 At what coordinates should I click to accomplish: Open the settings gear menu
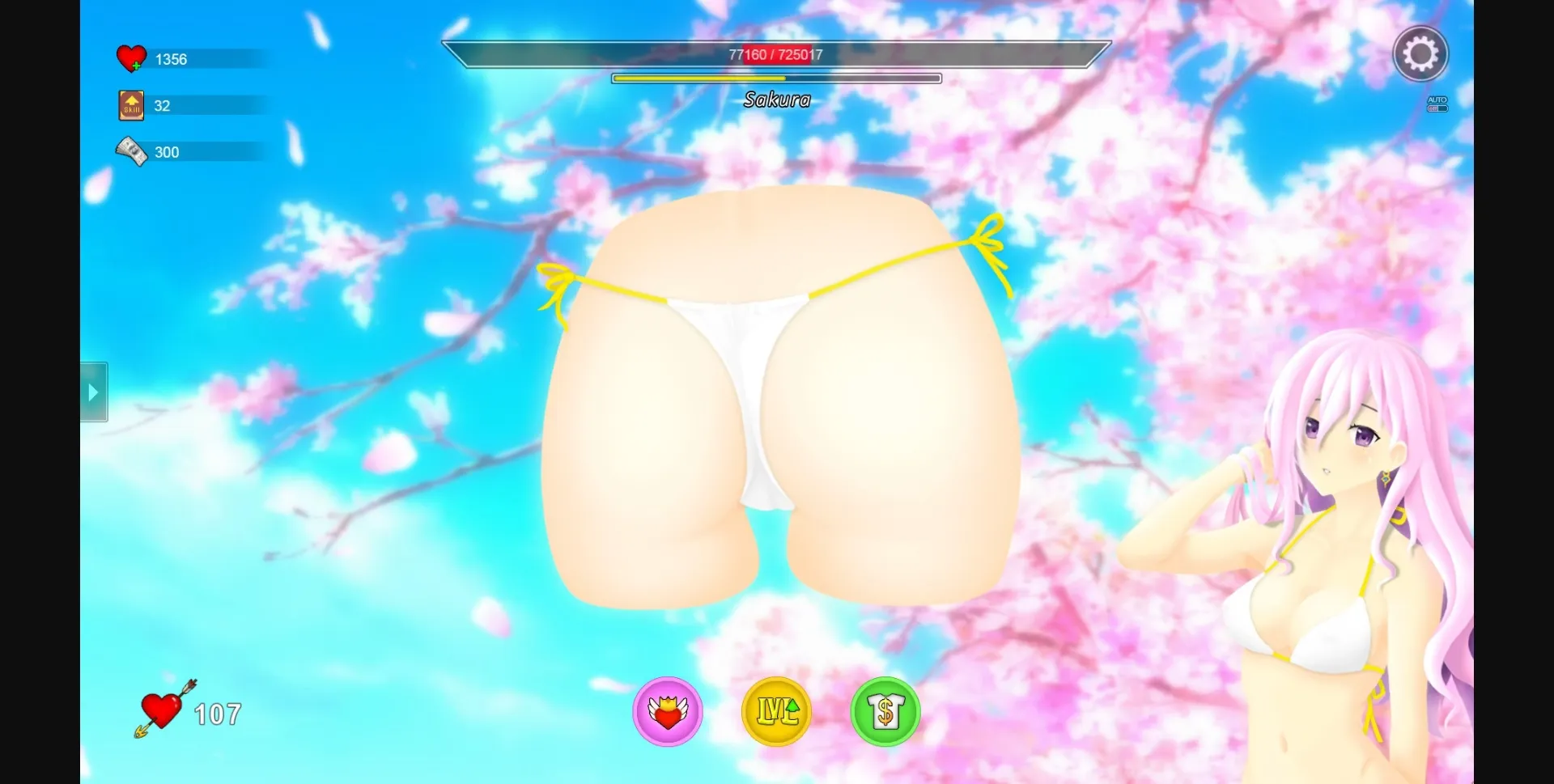[1421, 53]
